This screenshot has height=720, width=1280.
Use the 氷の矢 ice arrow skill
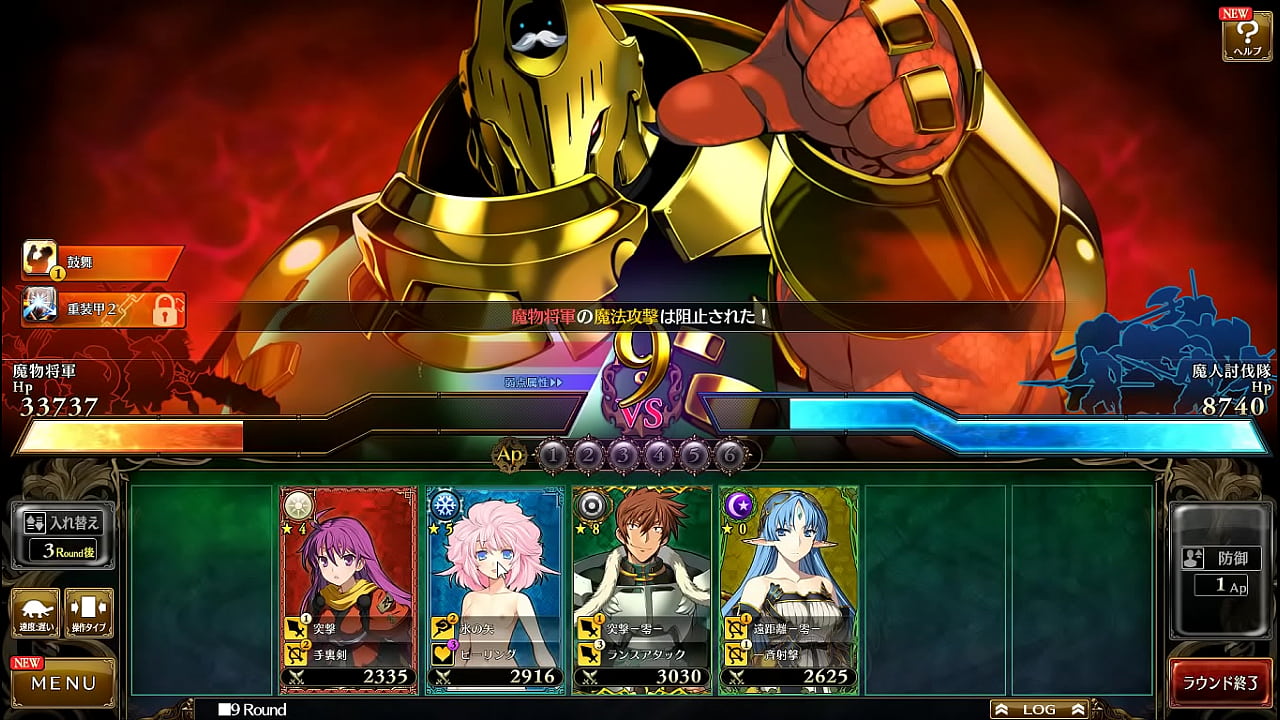(x=493, y=629)
